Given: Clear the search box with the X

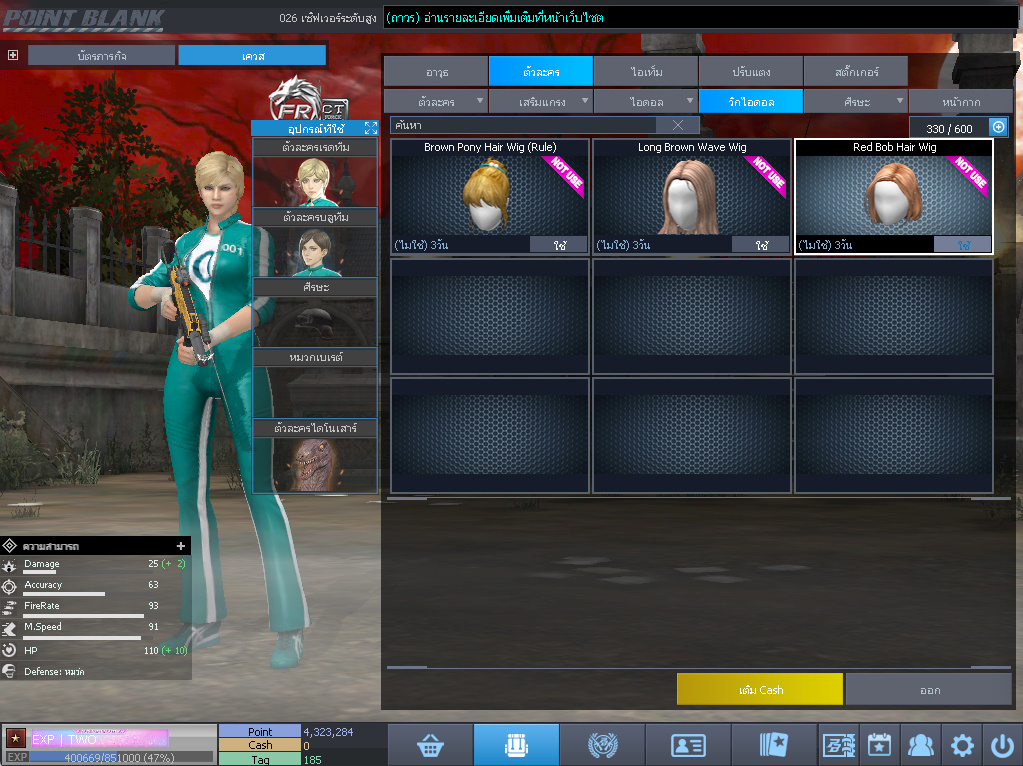Looking at the screenshot, I should [677, 125].
